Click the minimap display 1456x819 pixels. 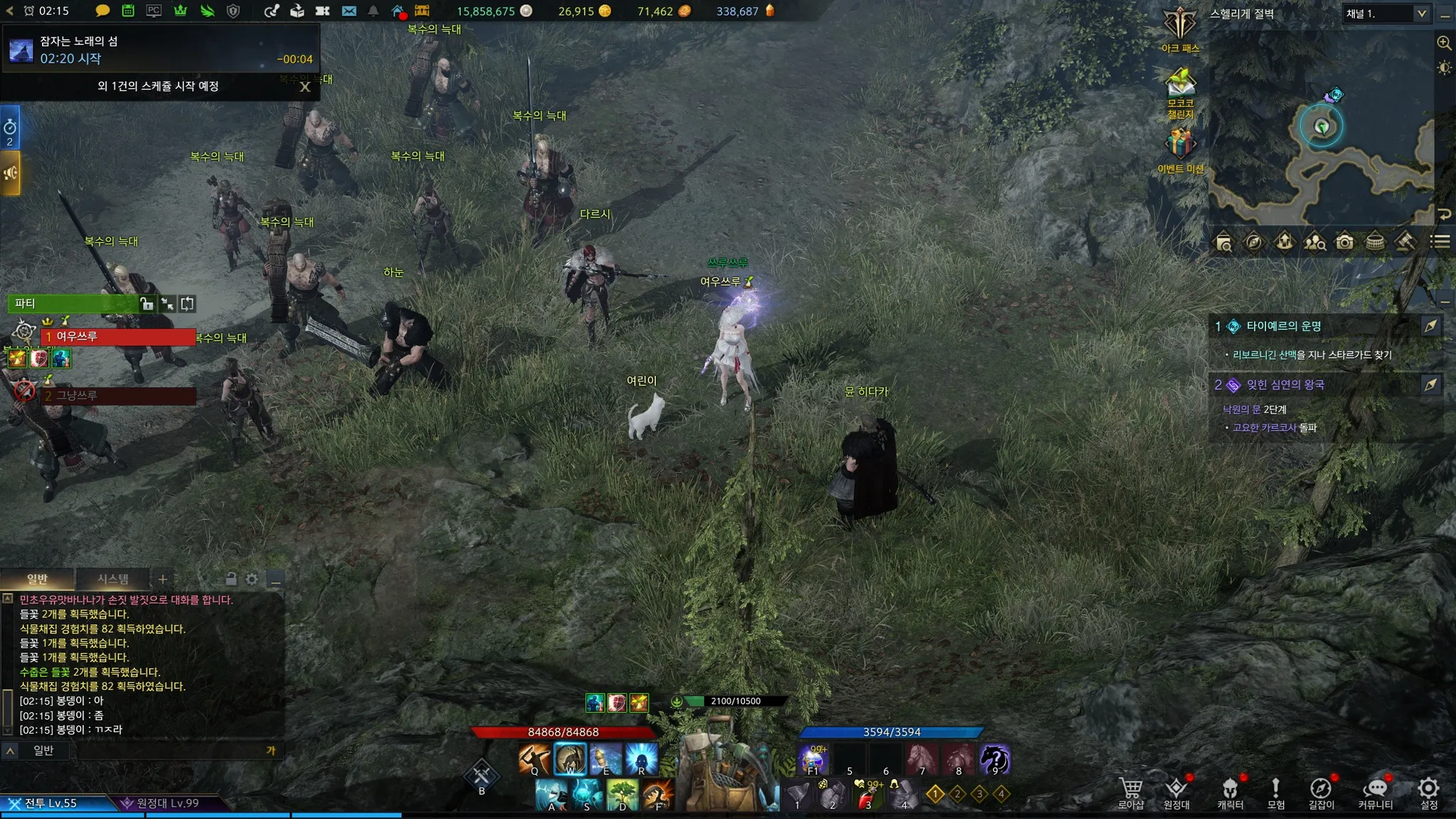[x=1321, y=128]
